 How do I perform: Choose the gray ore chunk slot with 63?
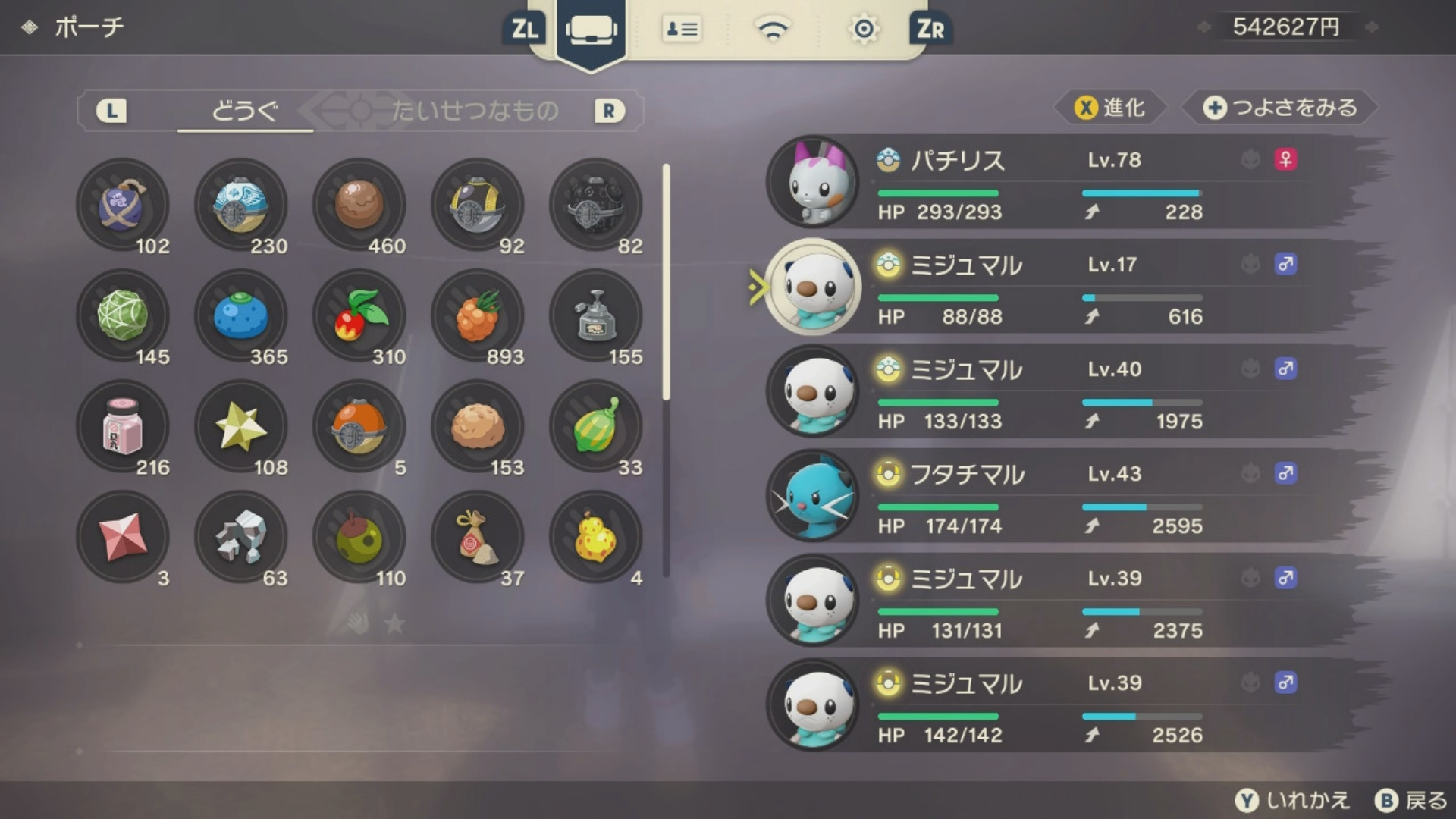[241, 537]
